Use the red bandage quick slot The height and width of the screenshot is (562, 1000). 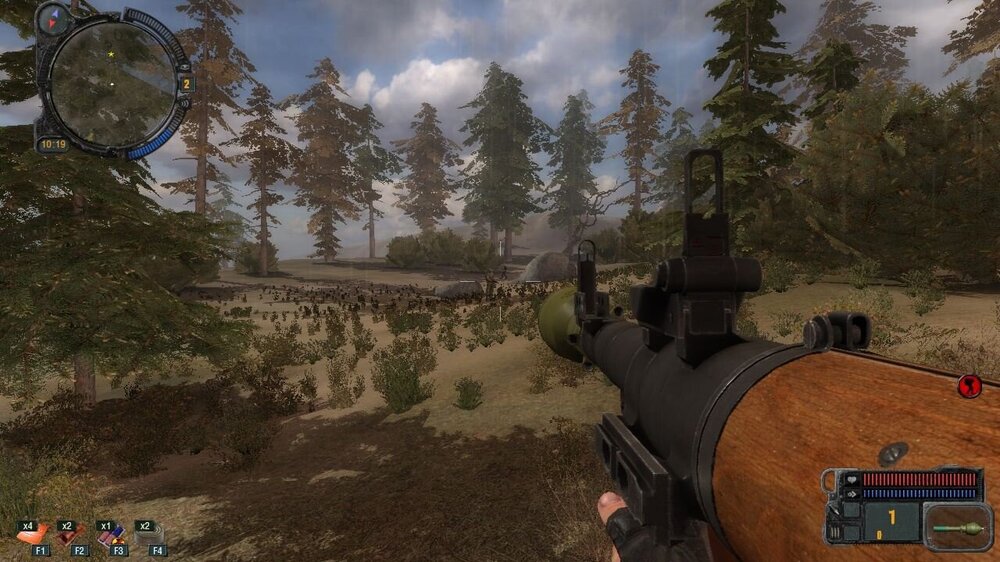68,535
